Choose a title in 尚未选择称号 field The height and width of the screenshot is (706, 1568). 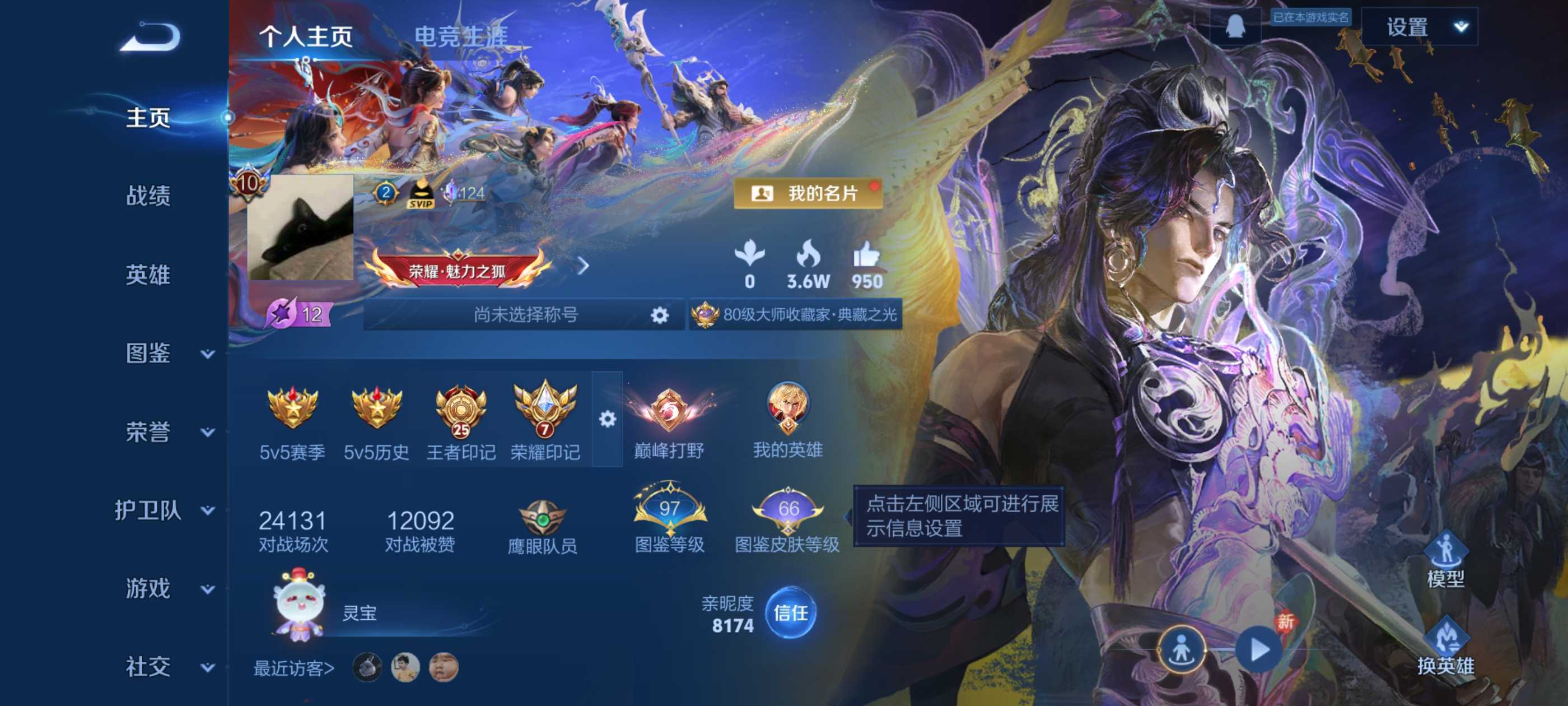524,315
